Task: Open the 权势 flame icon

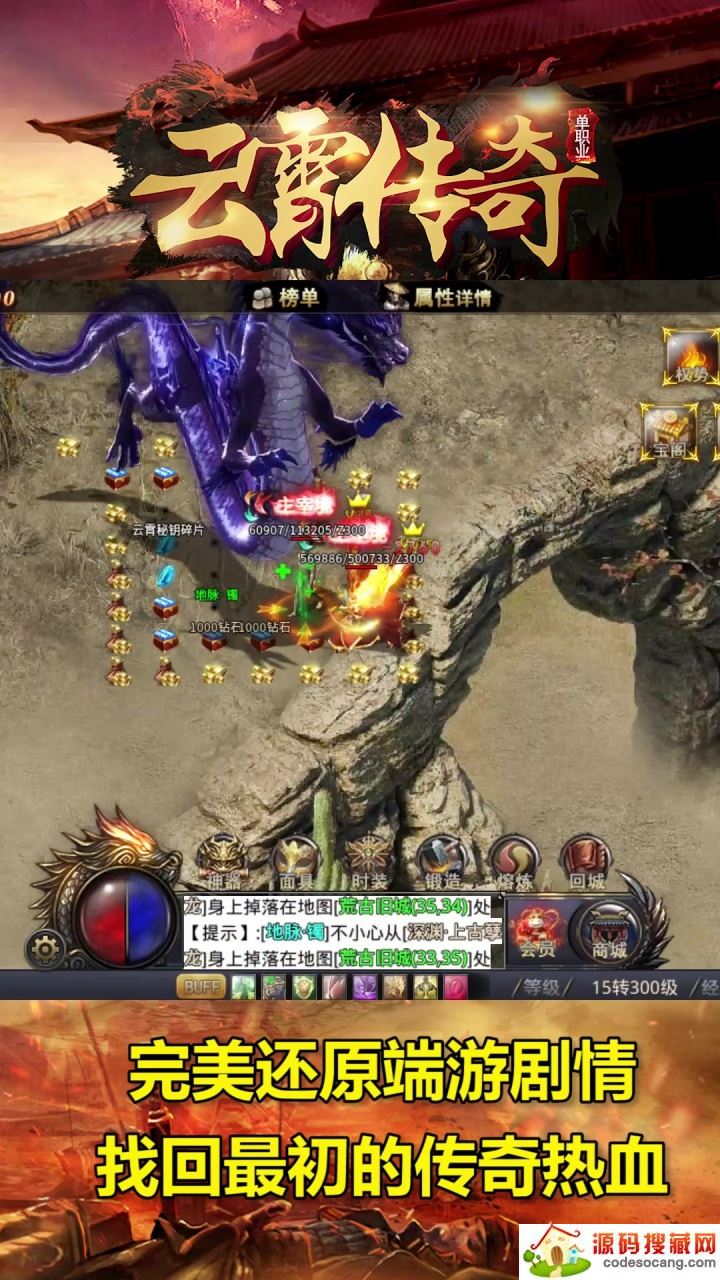Action: tap(690, 358)
